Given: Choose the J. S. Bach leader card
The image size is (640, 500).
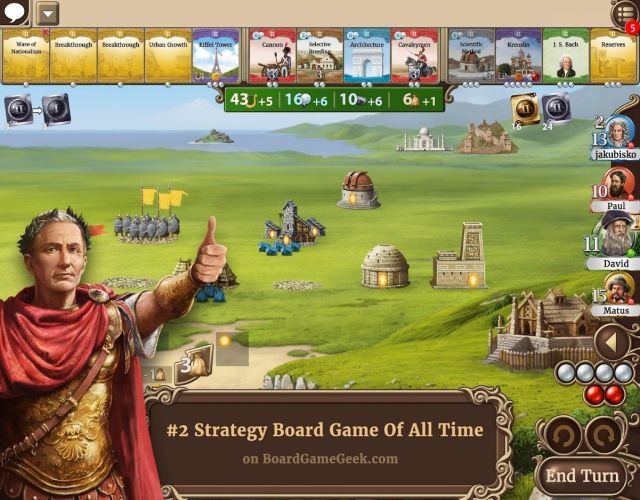Looking at the screenshot, I should tap(565, 56).
